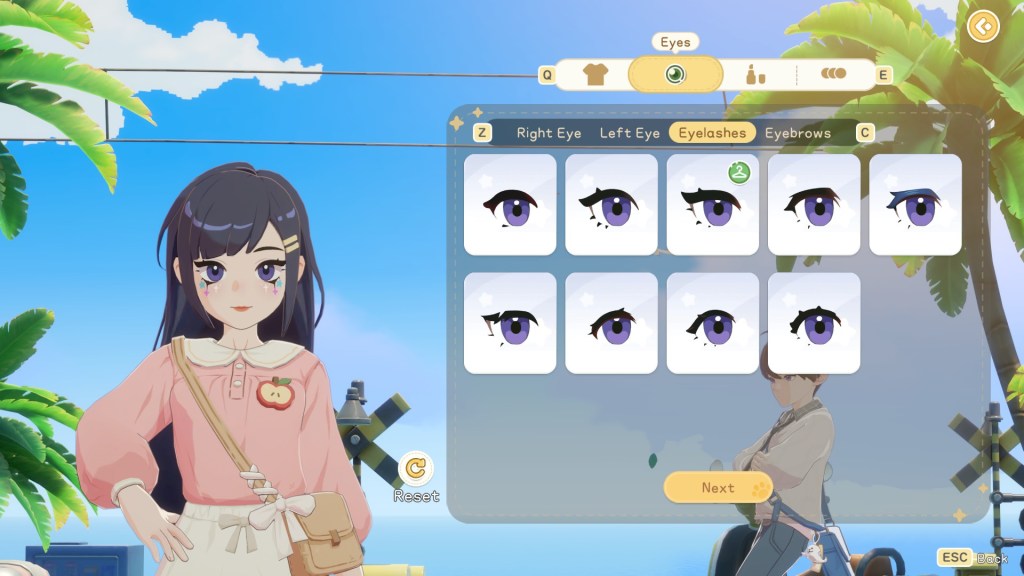
Task: Select the Eyelashes tab
Action: tap(712, 133)
